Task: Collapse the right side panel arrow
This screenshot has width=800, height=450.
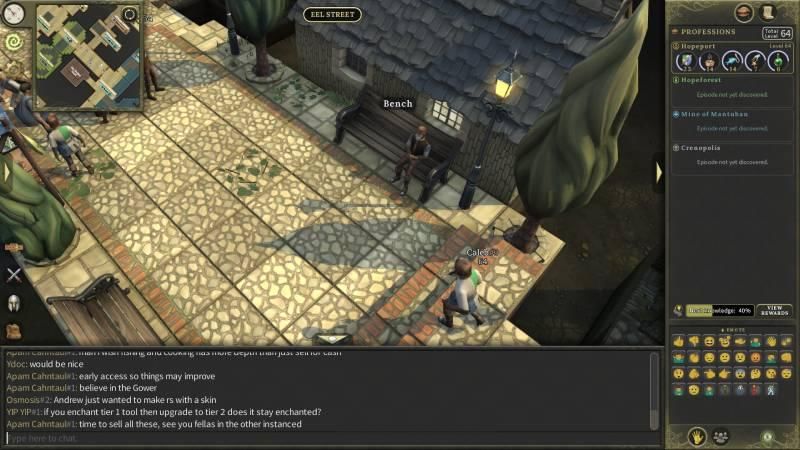Action: coord(658,172)
